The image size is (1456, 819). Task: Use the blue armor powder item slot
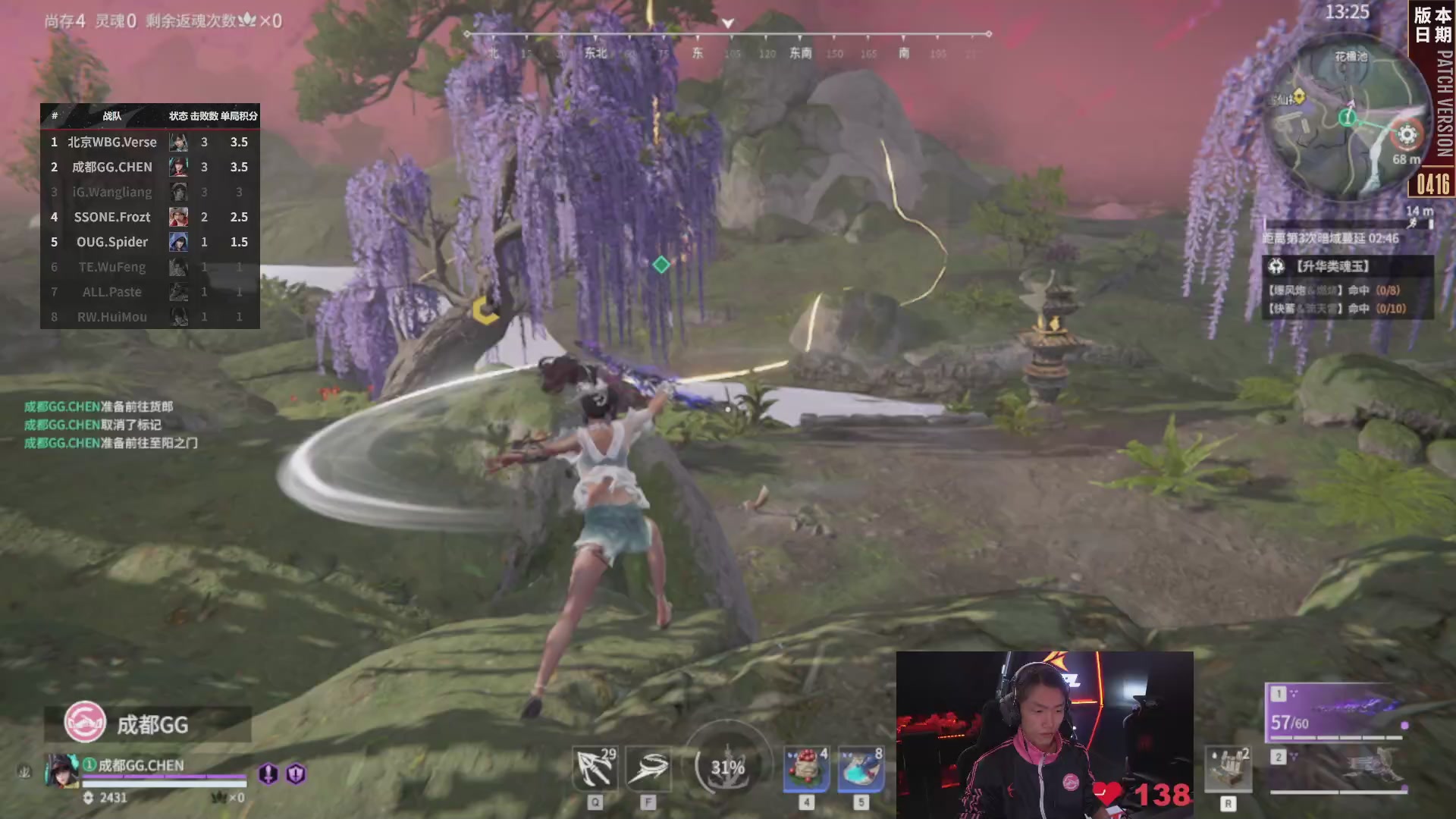coord(861,769)
